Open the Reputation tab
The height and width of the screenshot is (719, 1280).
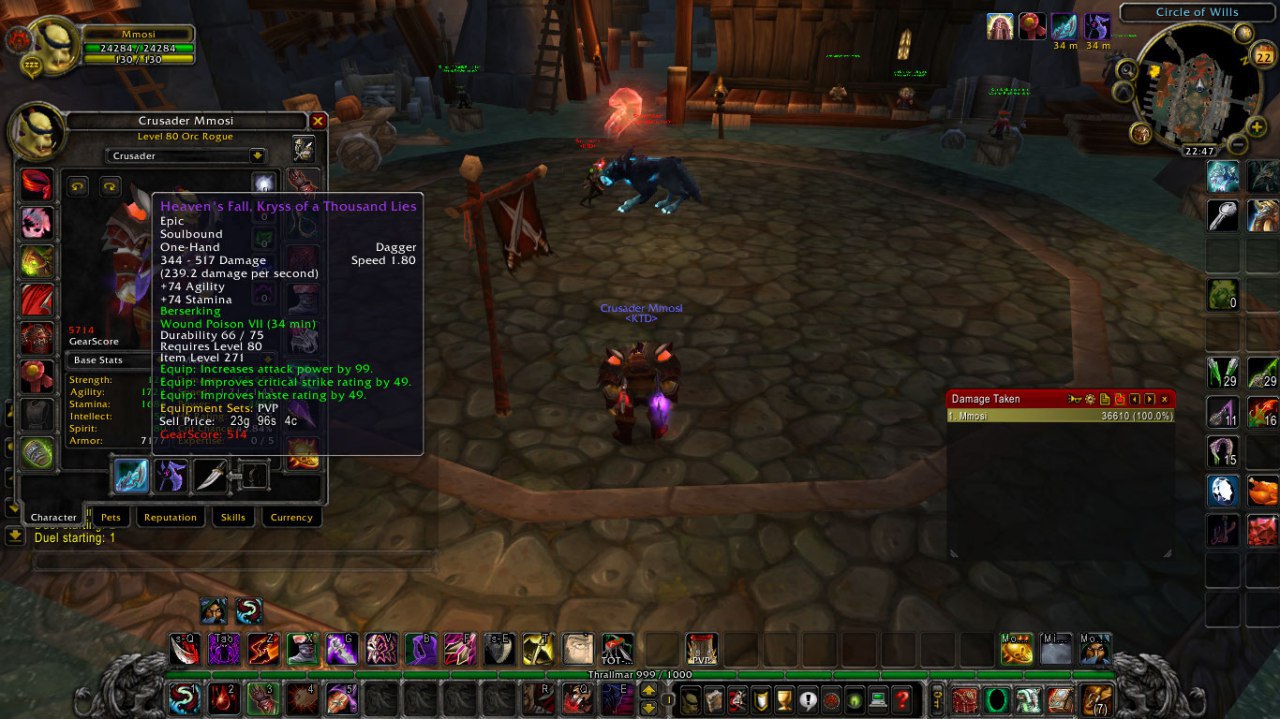tap(170, 517)
